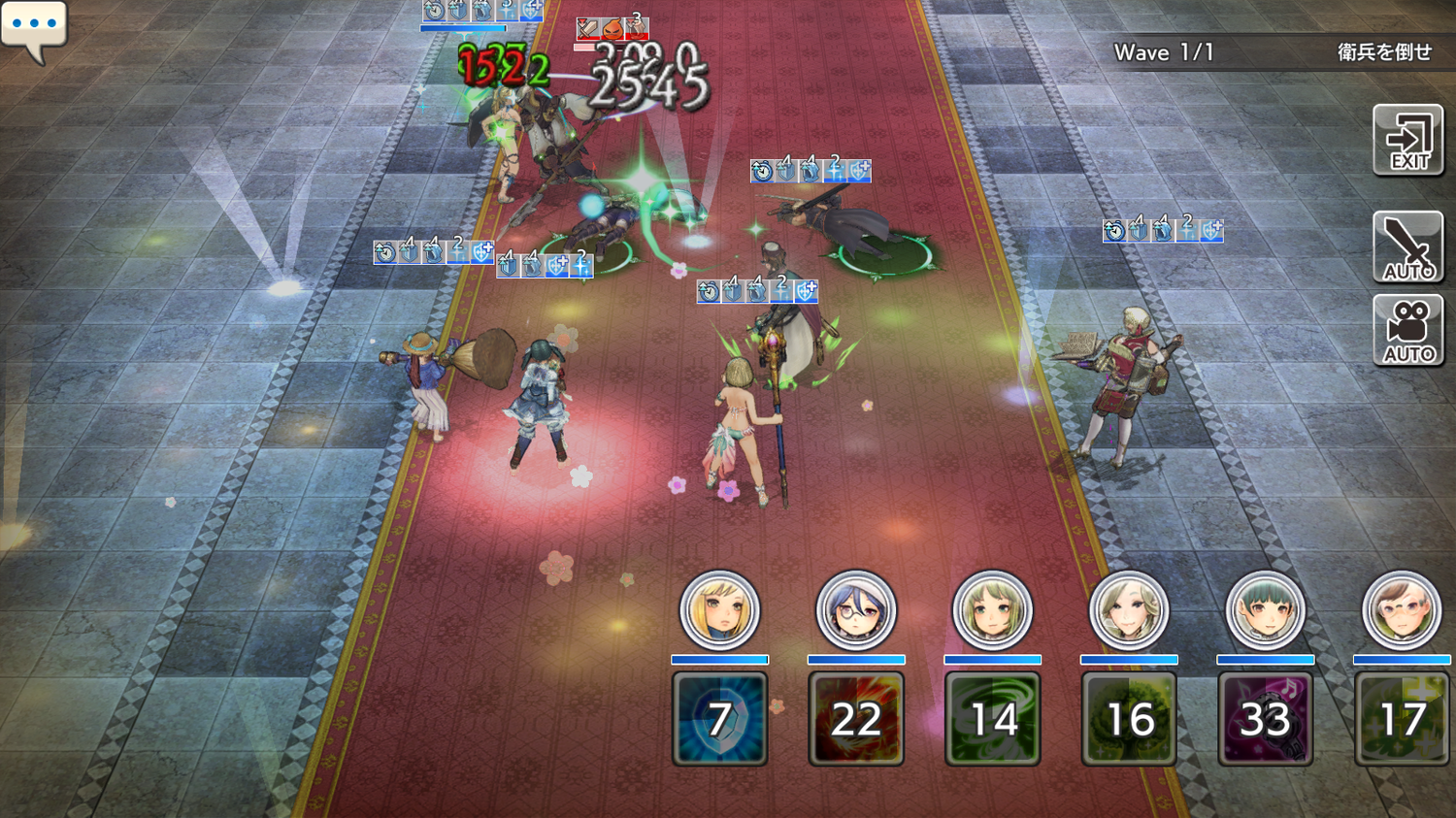Trigger the green tornado skill showing 14
The width and height of the screenshot is (1456, 818).
[992, 719]
